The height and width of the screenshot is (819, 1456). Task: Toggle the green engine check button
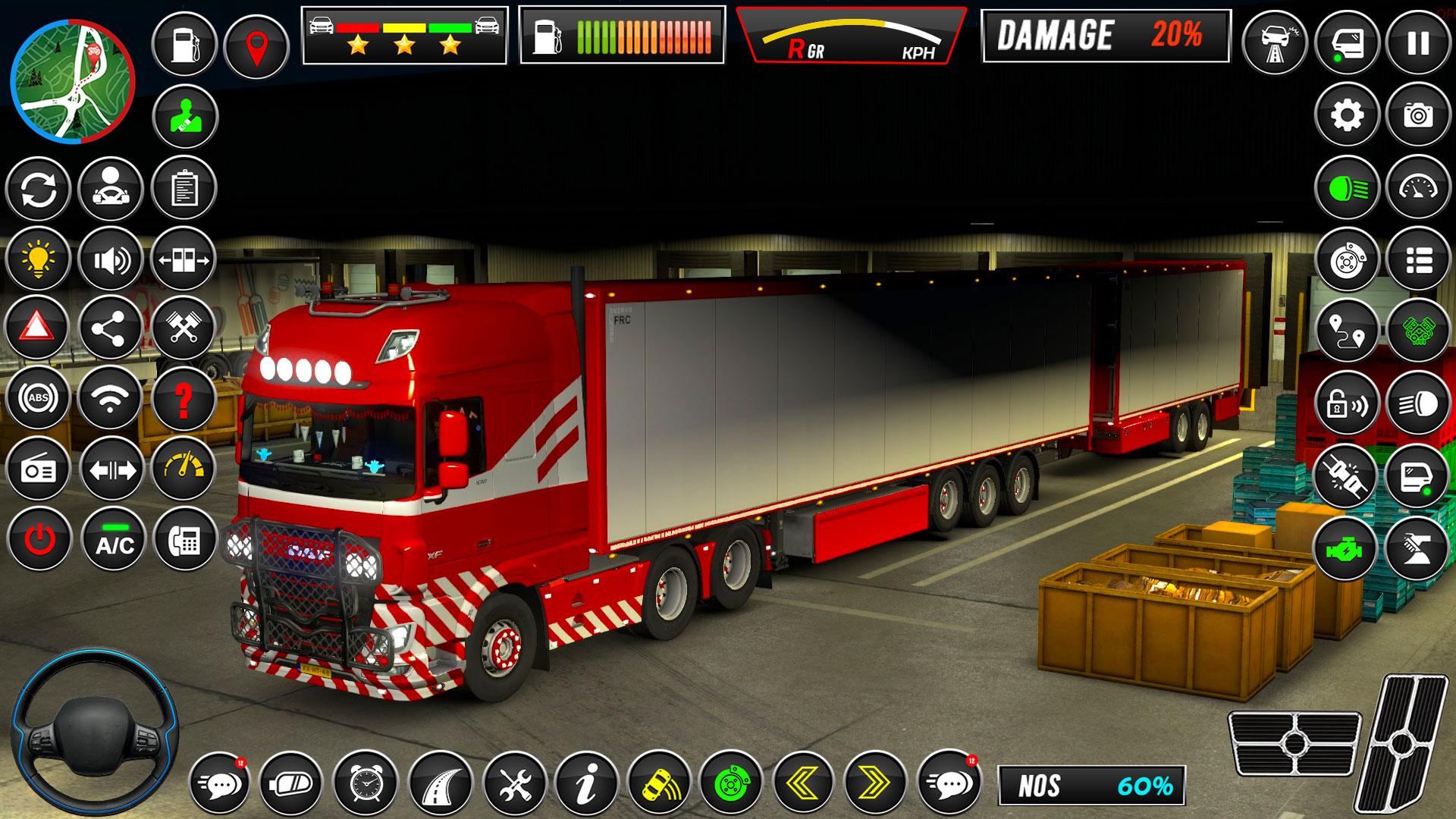(1347, 548)
